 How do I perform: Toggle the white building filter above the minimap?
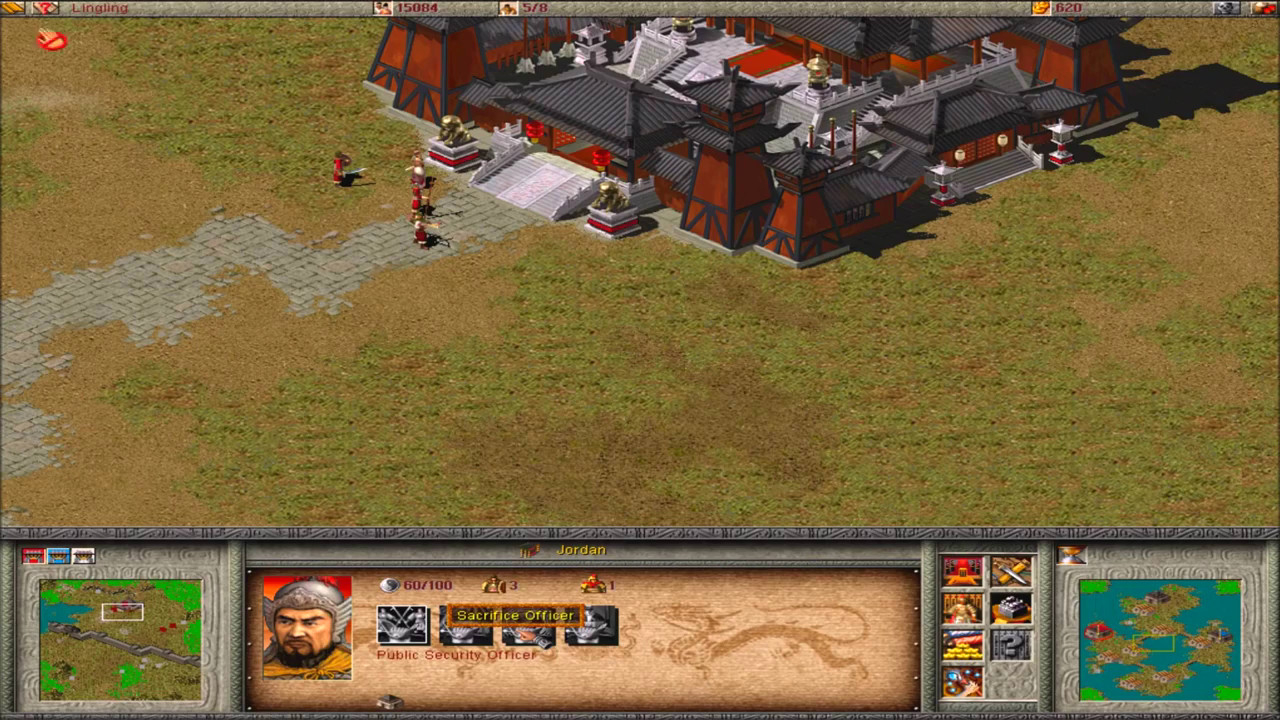[x=83, y=555]
